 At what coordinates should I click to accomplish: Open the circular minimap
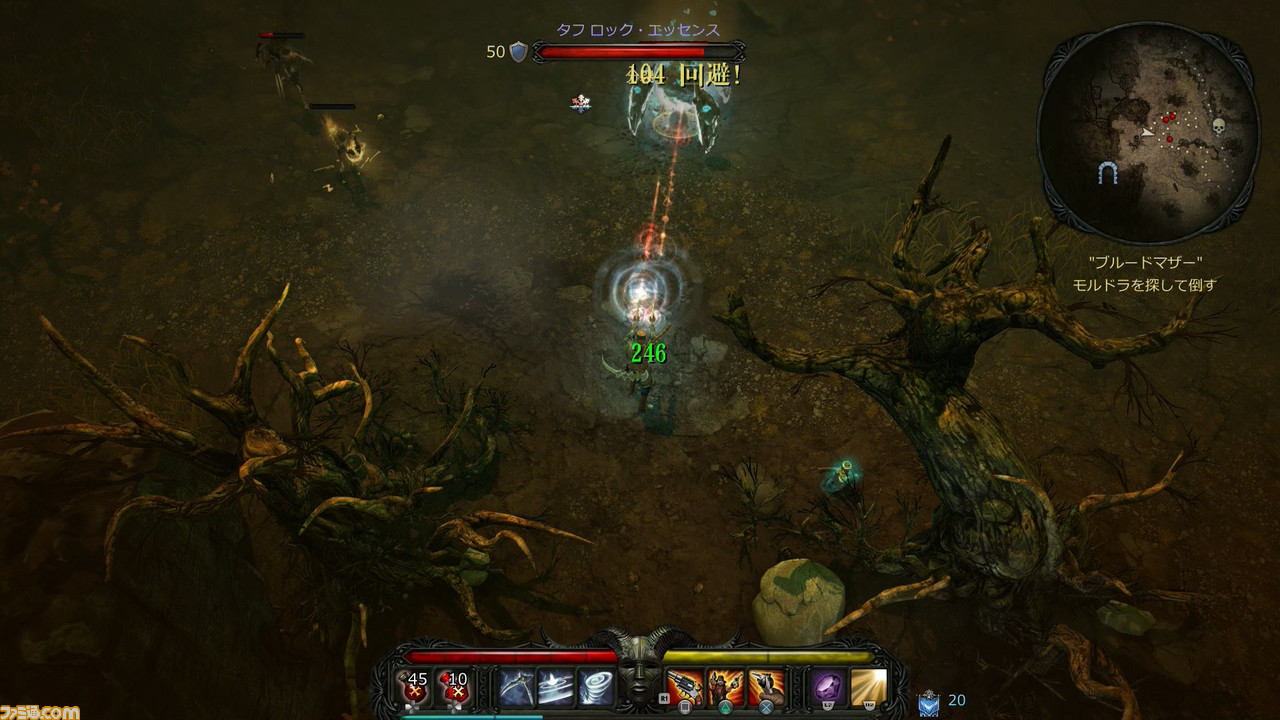click(x=1147, y=133)
